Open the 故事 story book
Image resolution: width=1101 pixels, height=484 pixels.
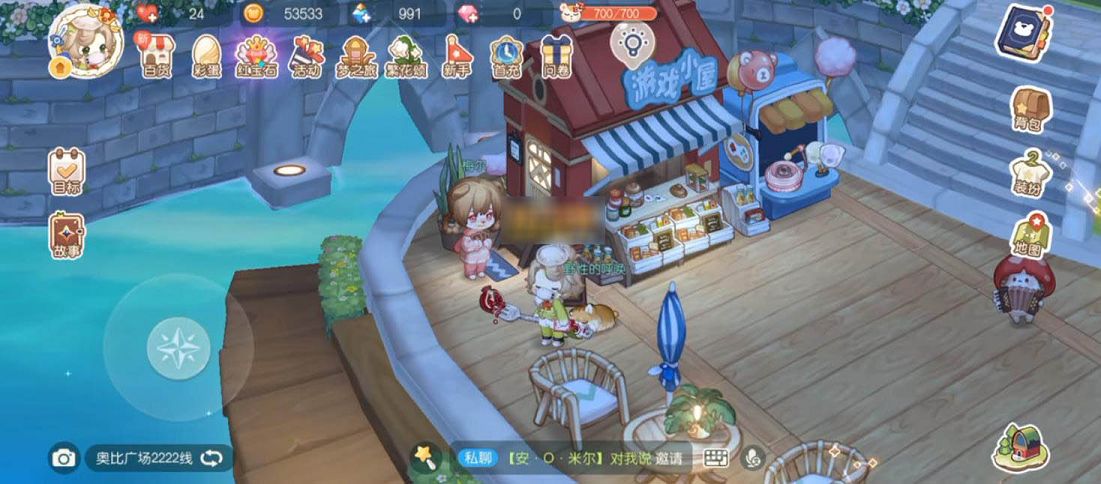(x=67, y=236)
